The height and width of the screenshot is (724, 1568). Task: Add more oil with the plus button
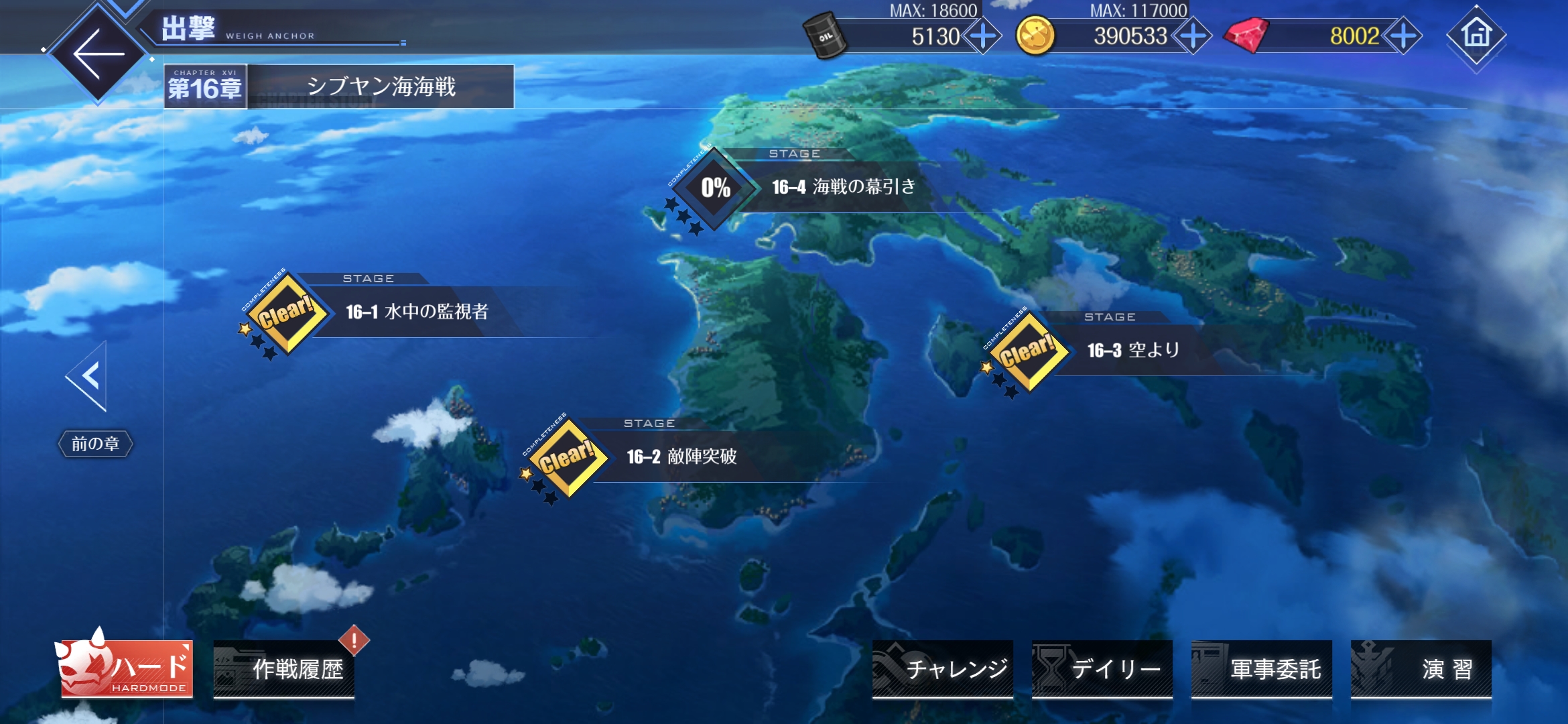pos(983,36)
